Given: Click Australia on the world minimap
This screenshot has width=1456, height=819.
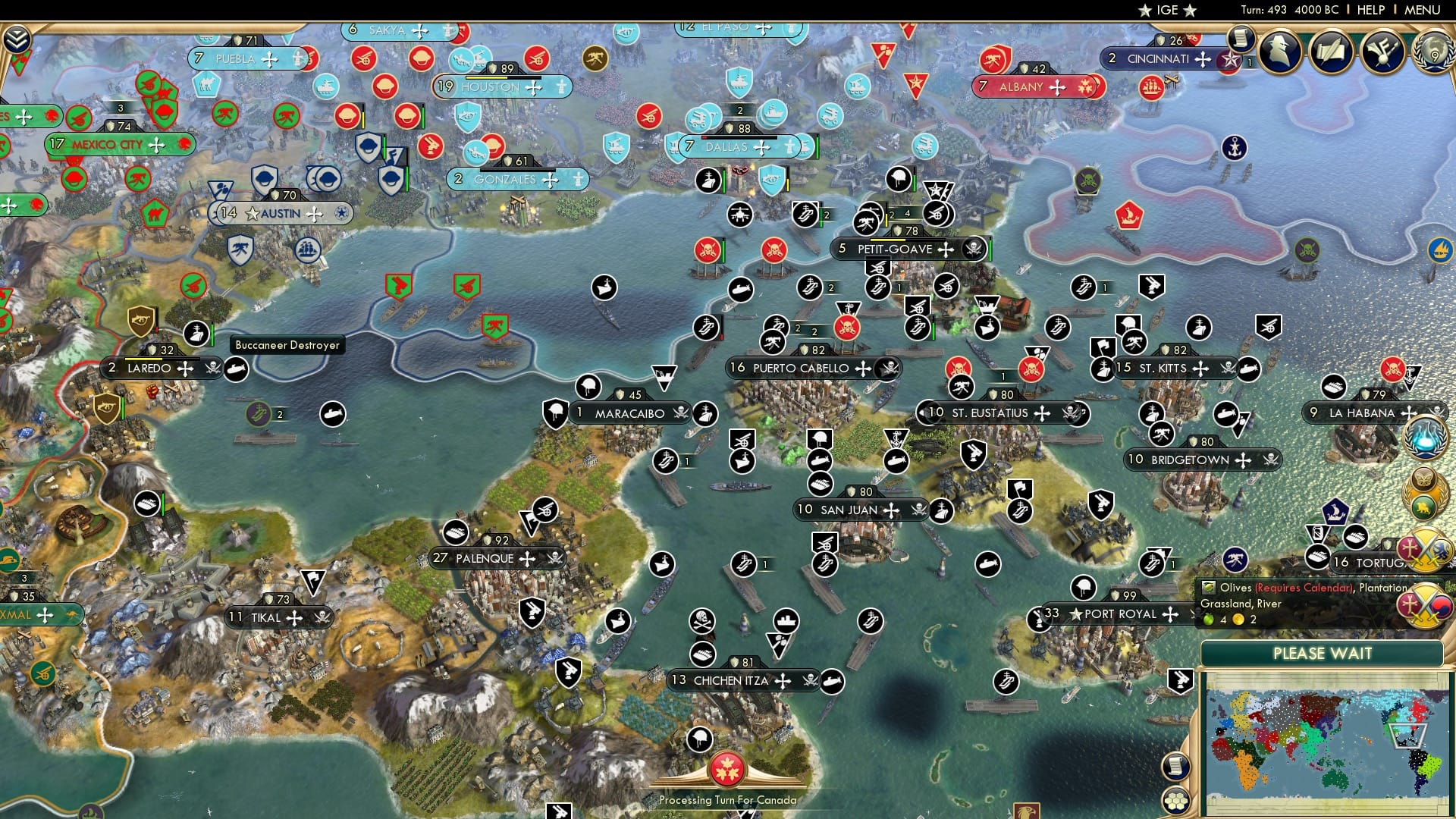Looking at the screenshot, I should pyautogui.click(x=1335, y=781).
